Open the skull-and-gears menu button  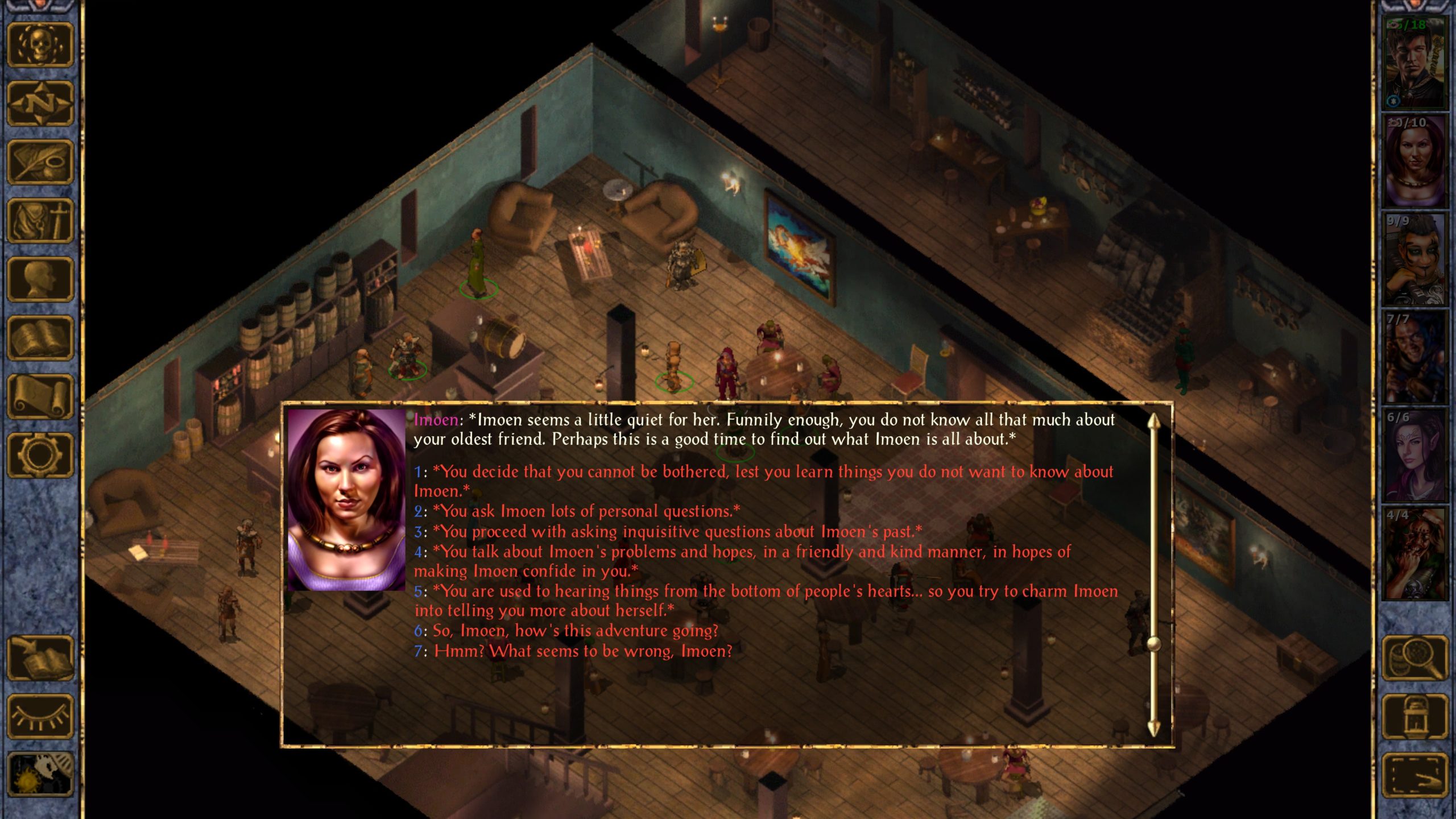(40, 45)
